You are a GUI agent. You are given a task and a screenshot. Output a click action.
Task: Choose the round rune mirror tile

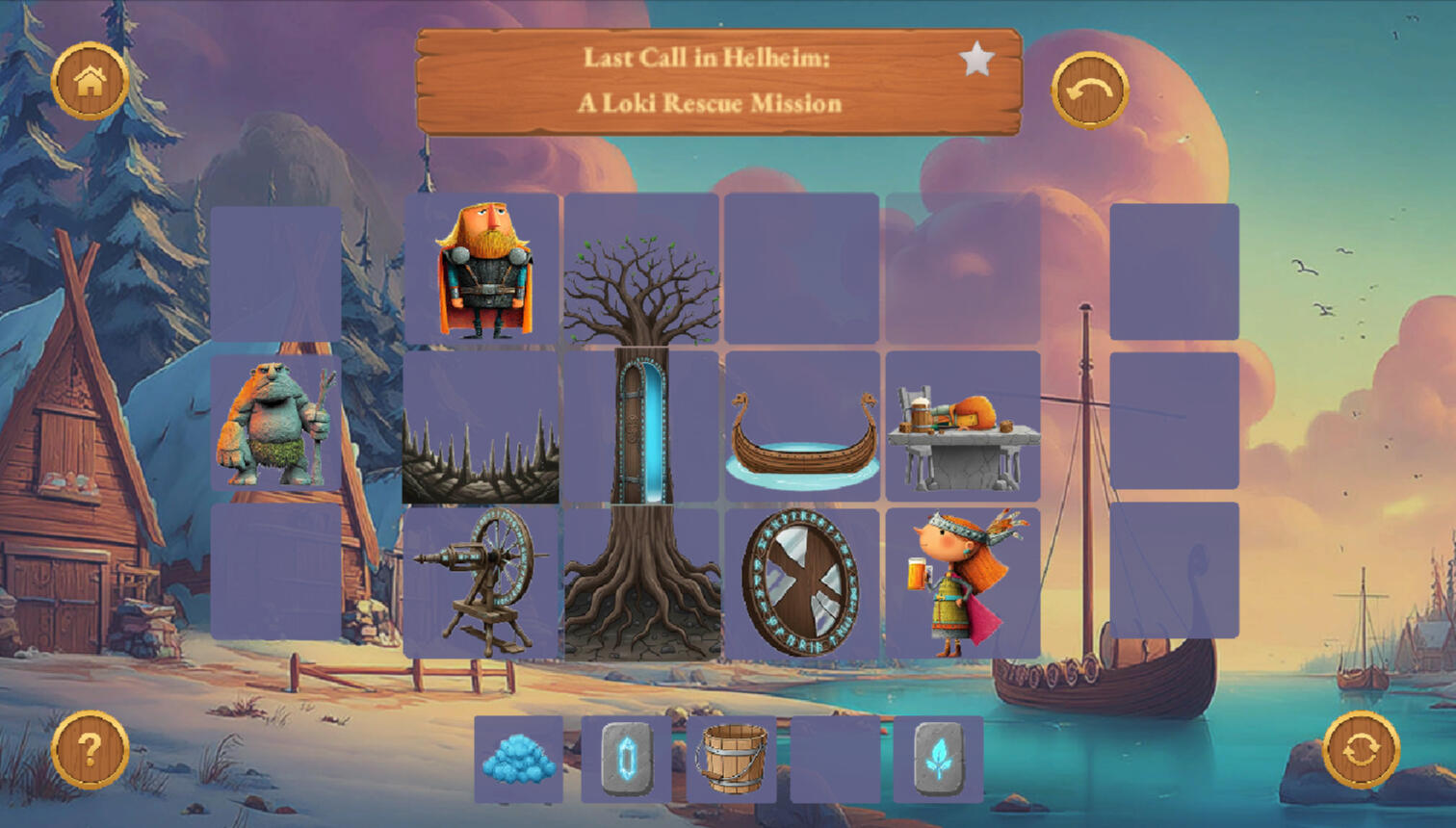click(802, 583)
